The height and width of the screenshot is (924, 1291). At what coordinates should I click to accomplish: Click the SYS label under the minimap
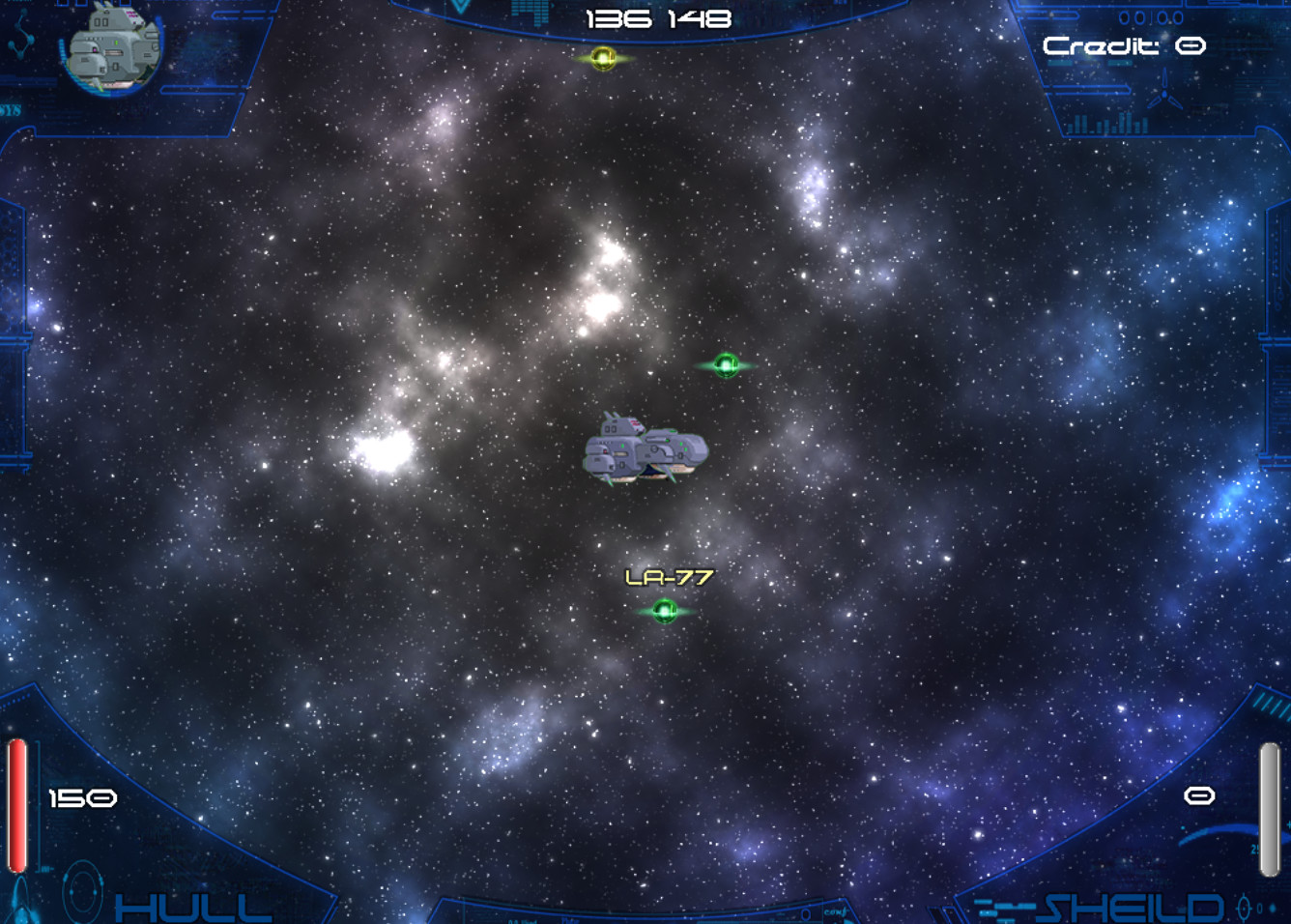(x=10, y=109)
